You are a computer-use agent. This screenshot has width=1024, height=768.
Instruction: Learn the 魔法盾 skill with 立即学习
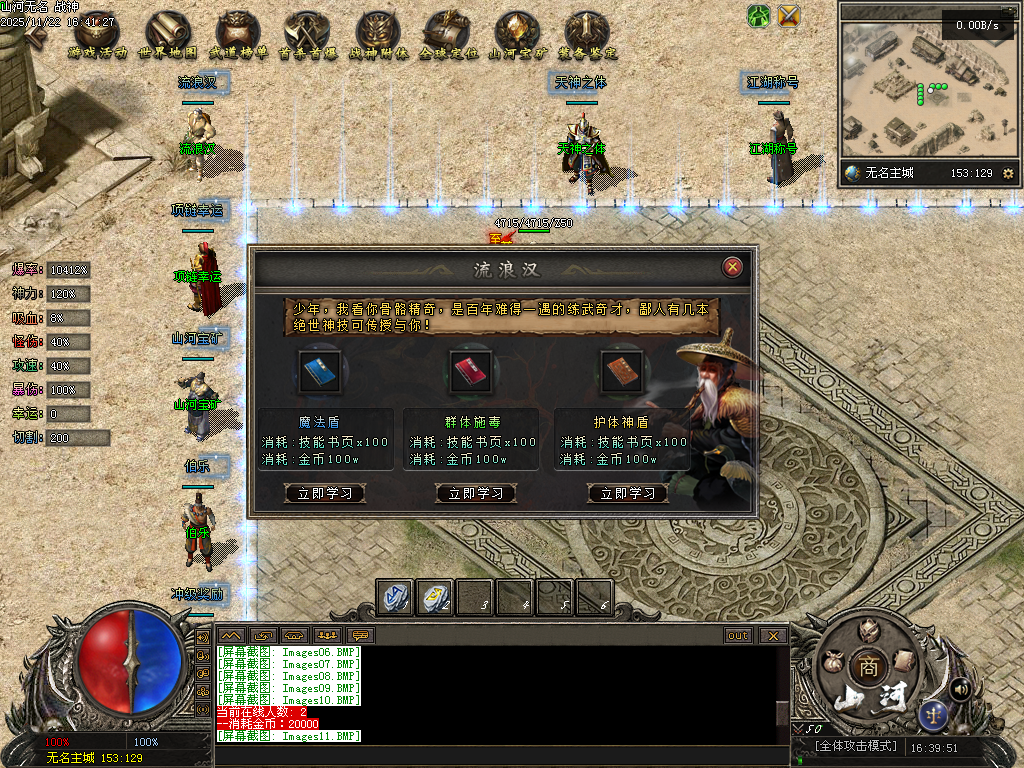pos(325,493)
